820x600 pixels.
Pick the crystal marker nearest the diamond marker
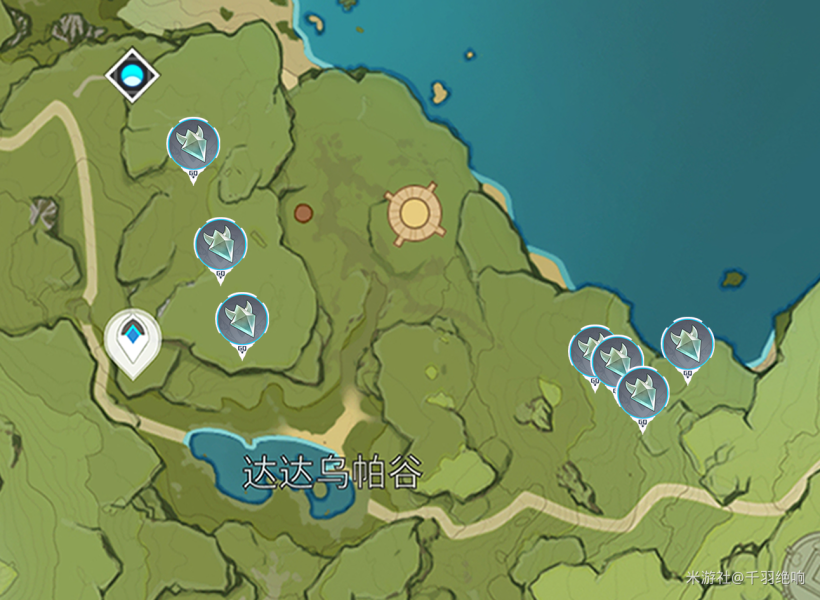pos(193,146)
